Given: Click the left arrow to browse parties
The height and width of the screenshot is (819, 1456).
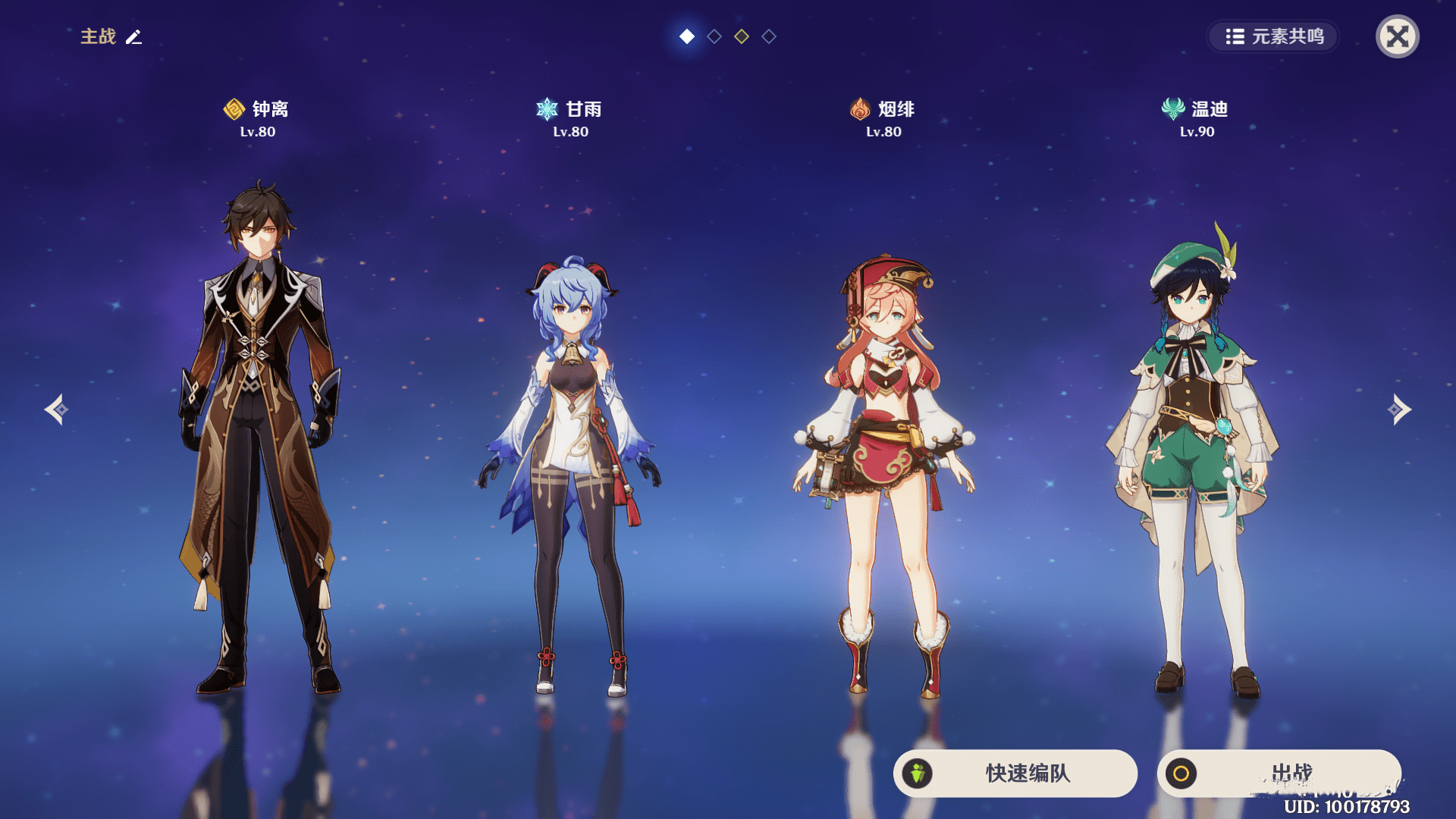Looking at the screenshot, I should [x=55, y=409].
